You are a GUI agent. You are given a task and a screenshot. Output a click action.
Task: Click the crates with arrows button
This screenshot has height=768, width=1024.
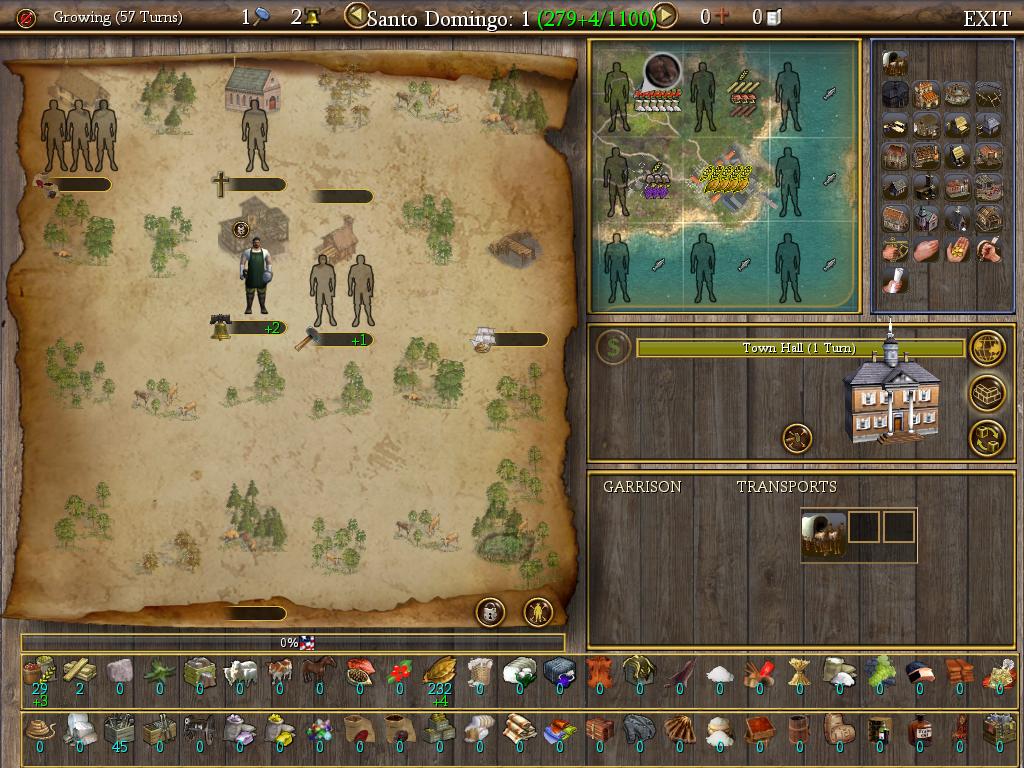click(x=987, y=437)
